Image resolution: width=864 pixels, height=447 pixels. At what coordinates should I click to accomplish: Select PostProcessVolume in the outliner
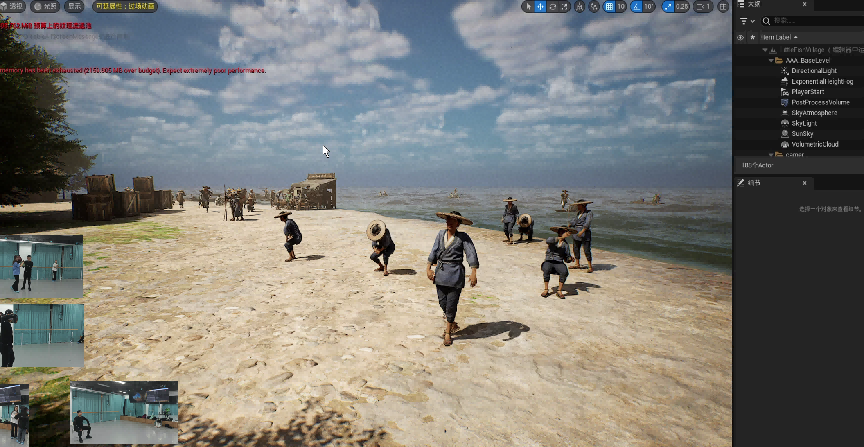(x=819, y=102)
